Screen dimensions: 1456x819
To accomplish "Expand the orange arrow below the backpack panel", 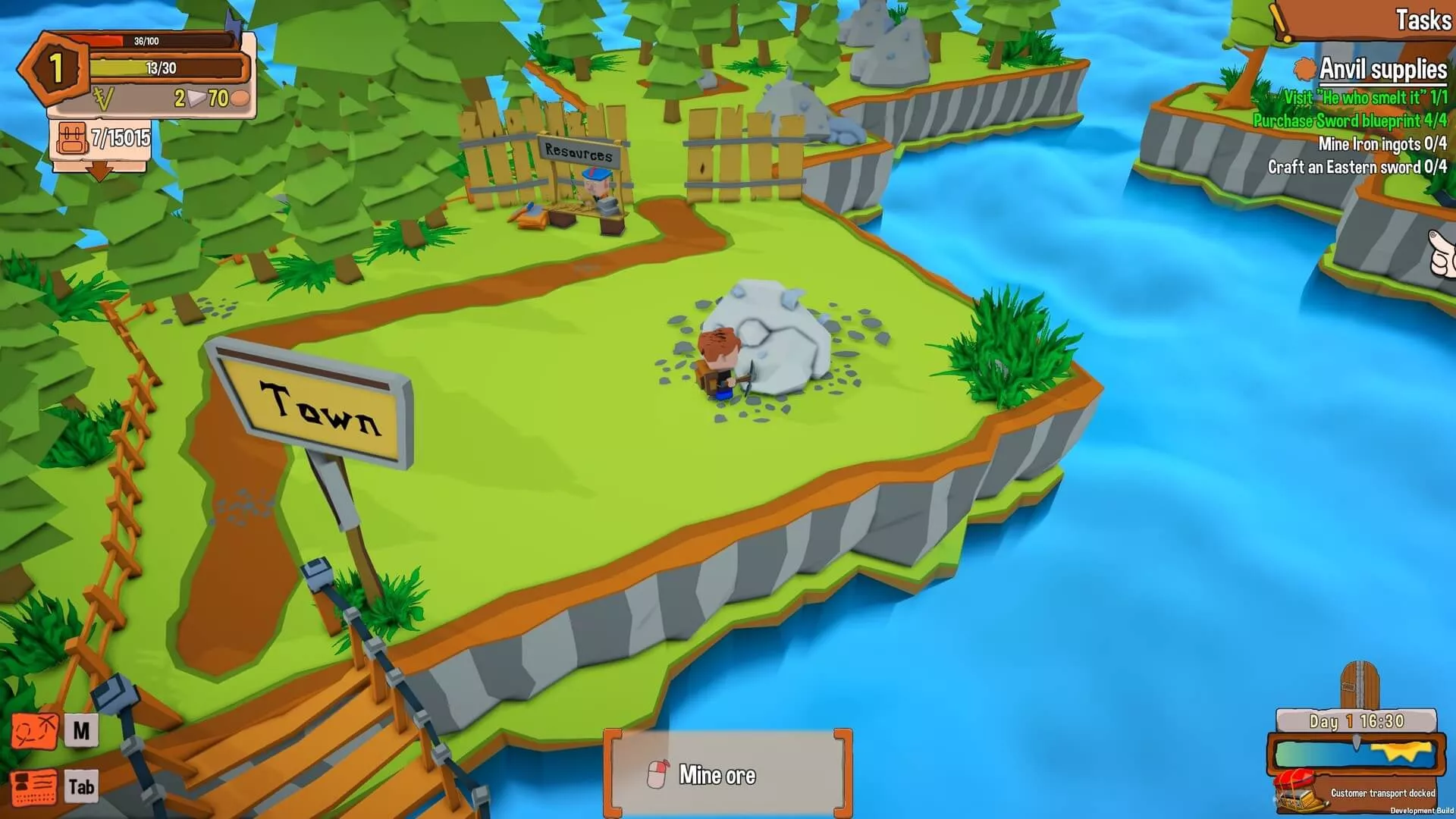I will pyautogui.click(x=99, y=172).
